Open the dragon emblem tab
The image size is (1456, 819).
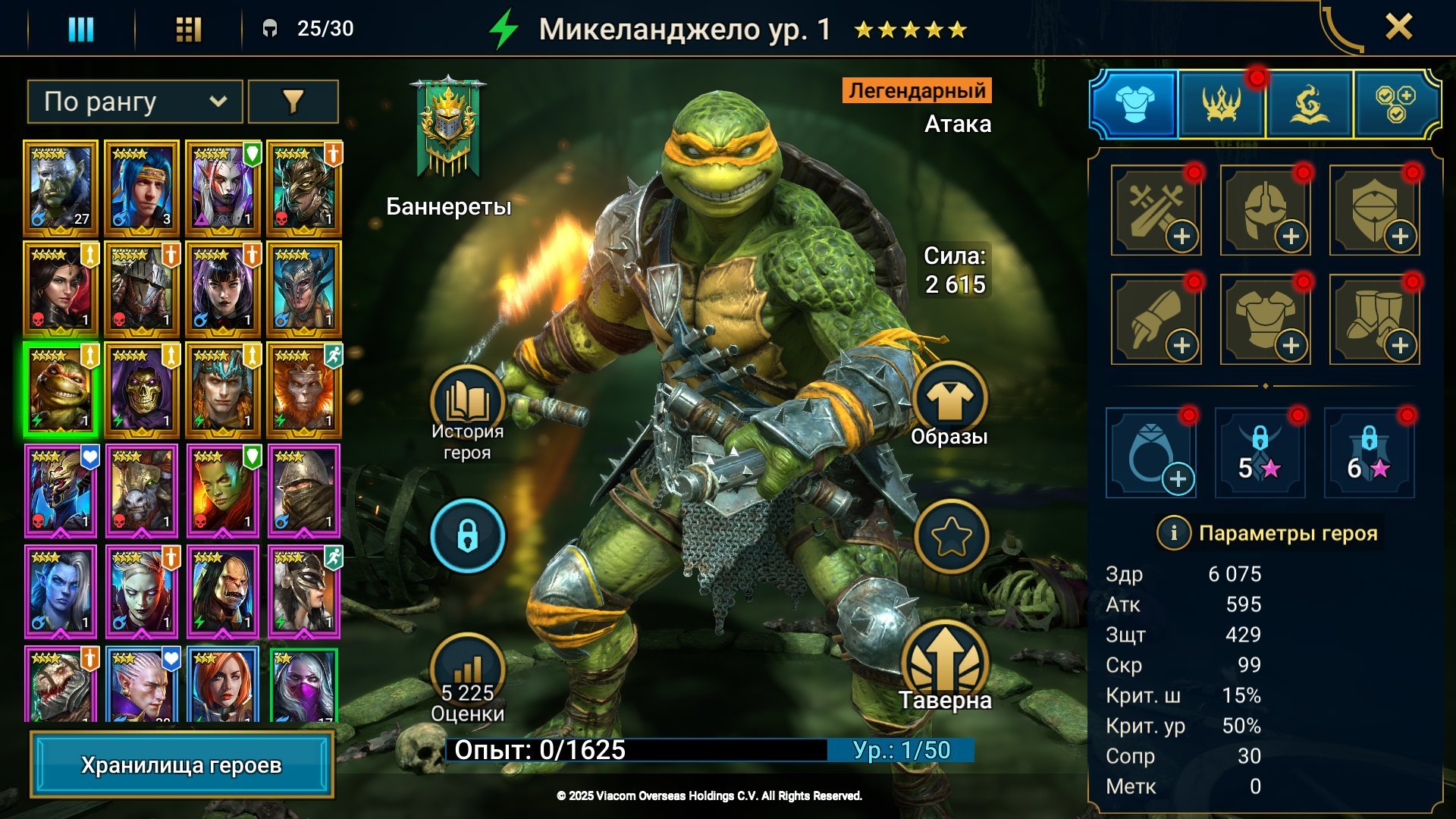click(x=1309, y=104)
